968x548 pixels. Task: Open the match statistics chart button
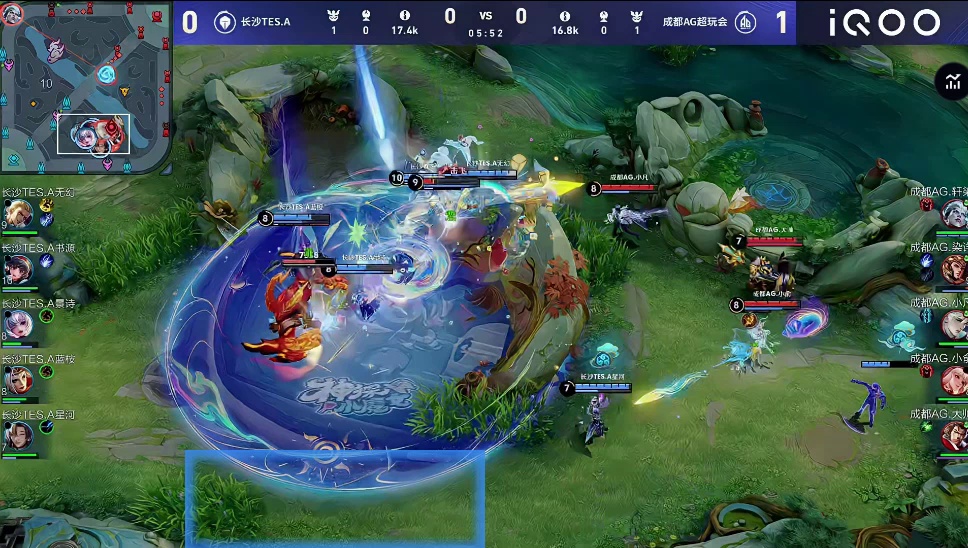point(948,83)
